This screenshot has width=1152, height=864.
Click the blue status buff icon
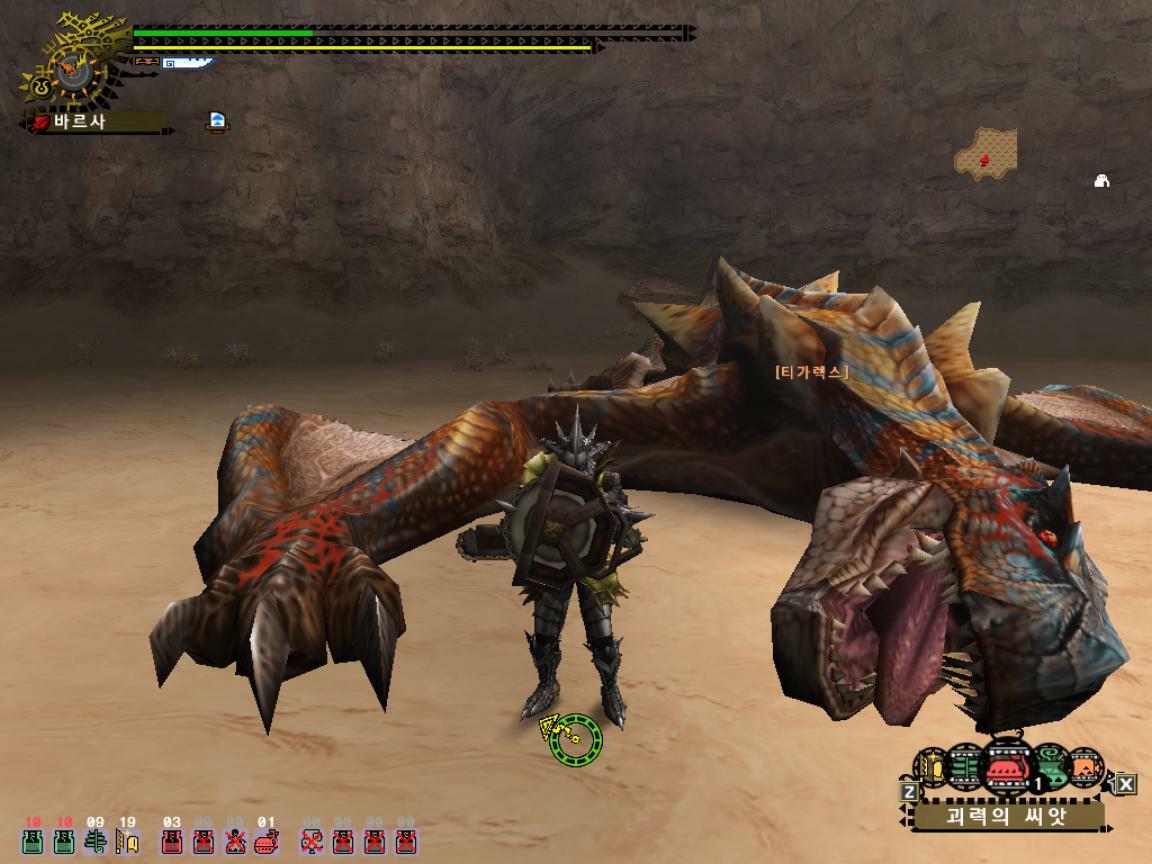(x=217, y=121)
